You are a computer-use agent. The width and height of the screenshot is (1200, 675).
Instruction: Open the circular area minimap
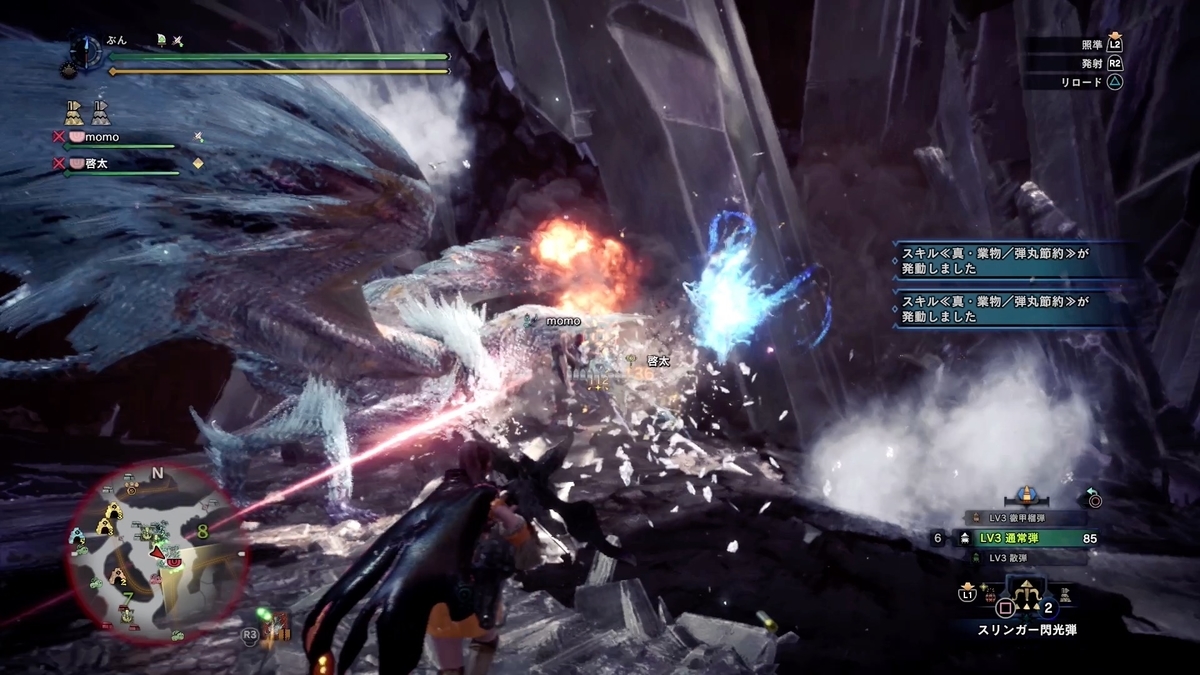[x=150, y=555]
